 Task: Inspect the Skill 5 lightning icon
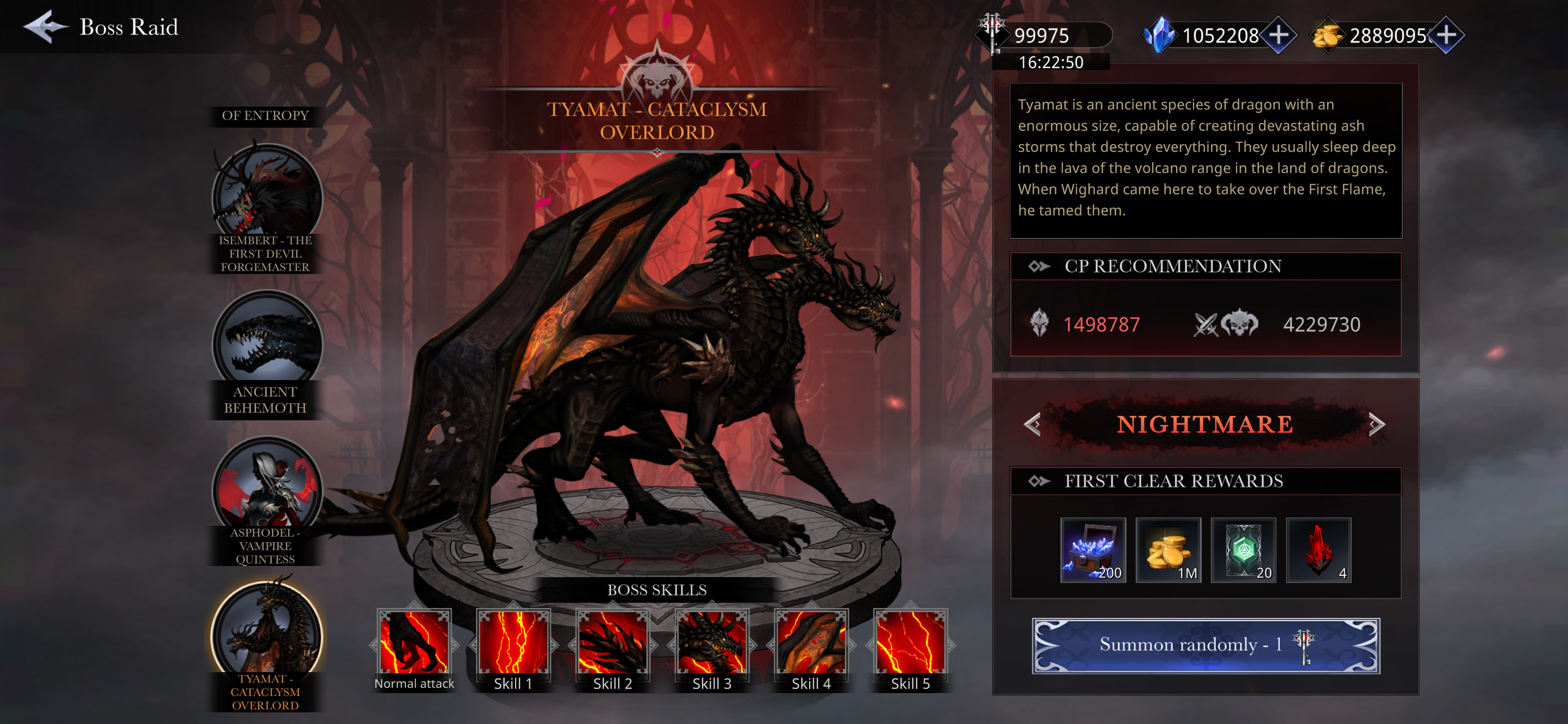click(x=910, y=644)
